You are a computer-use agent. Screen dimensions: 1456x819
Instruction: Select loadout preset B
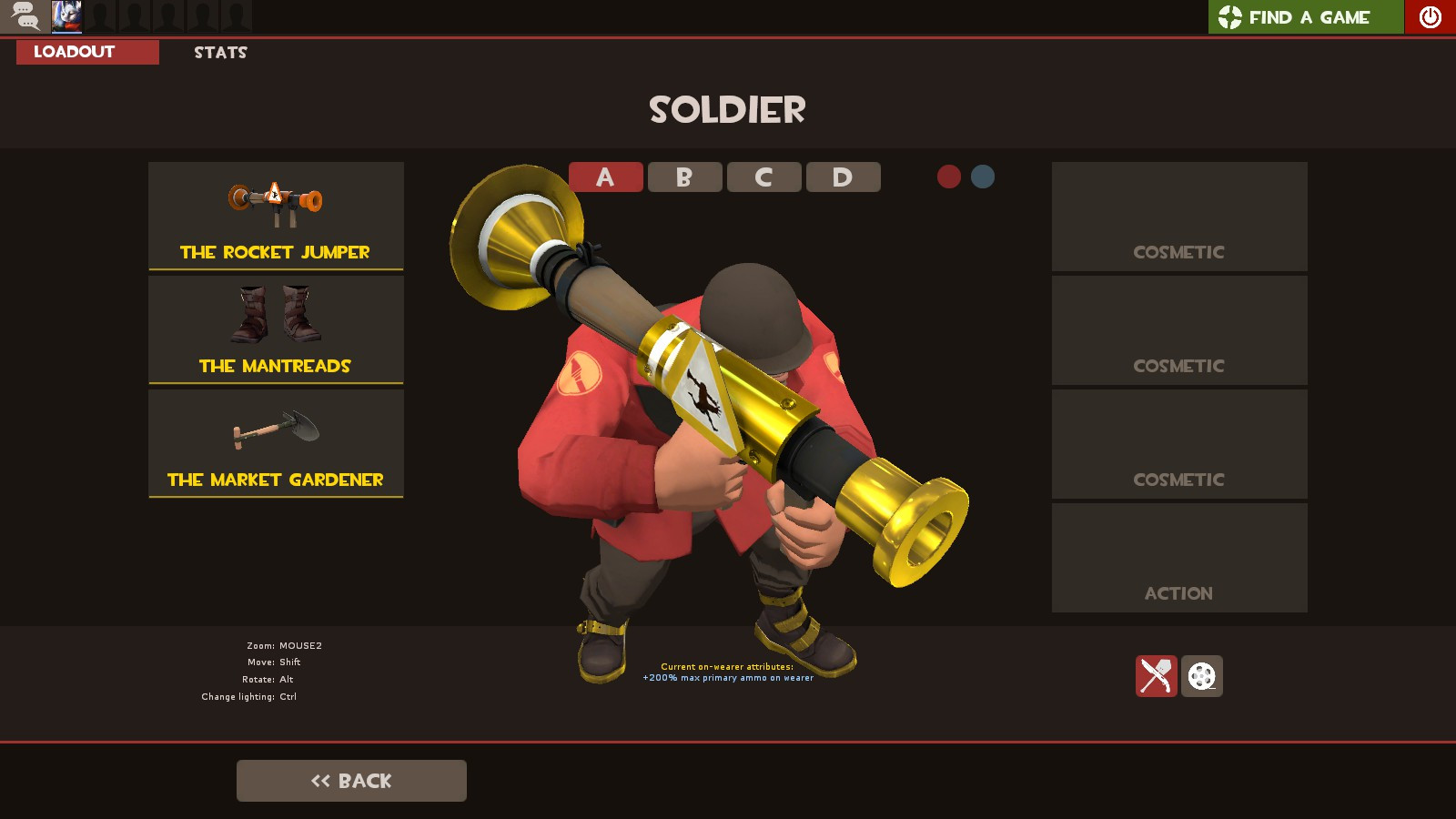tap(684, 177)
